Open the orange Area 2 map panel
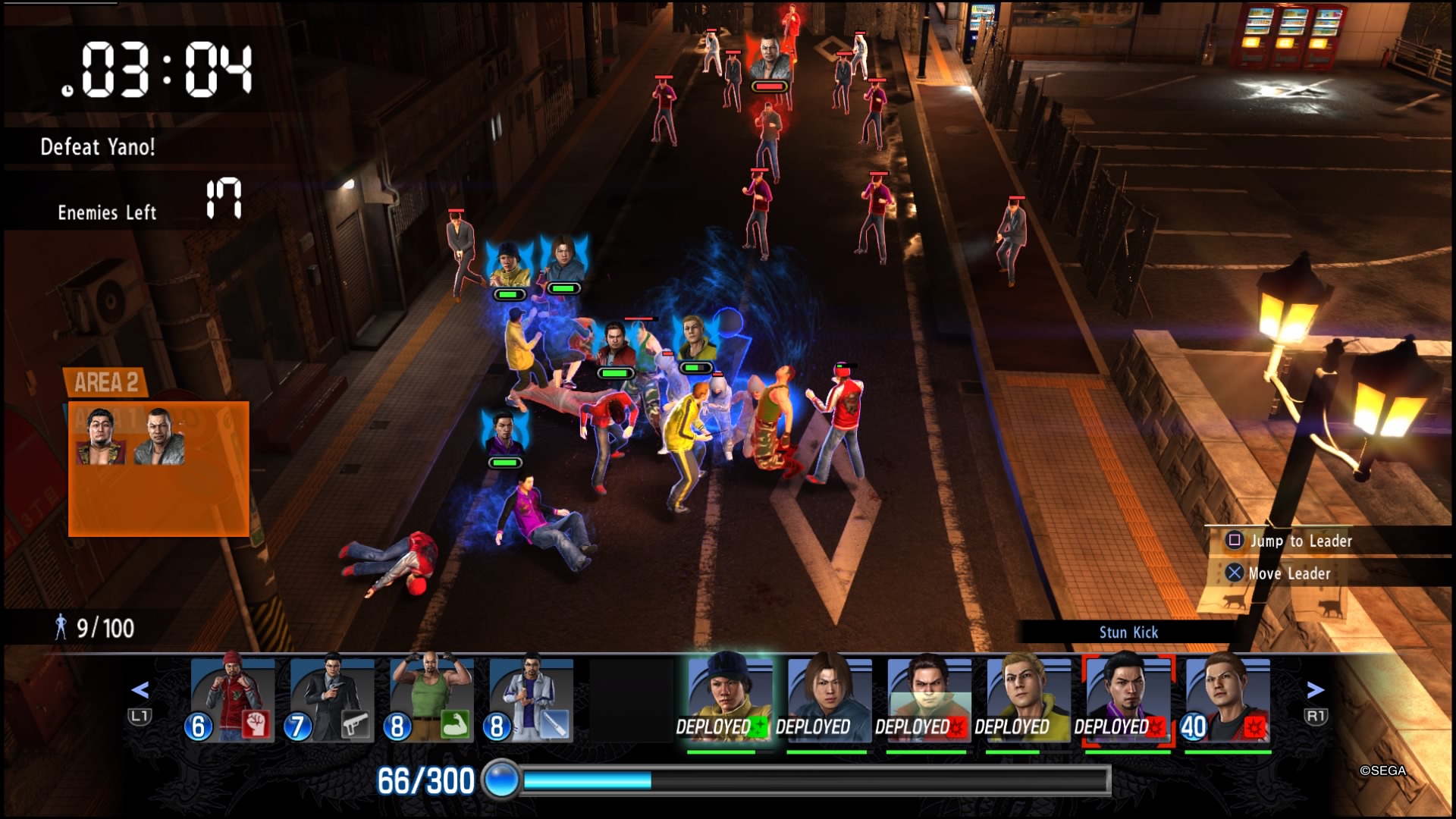The width and height of the screenshot is (1456, 819). (x=158, y=468)
